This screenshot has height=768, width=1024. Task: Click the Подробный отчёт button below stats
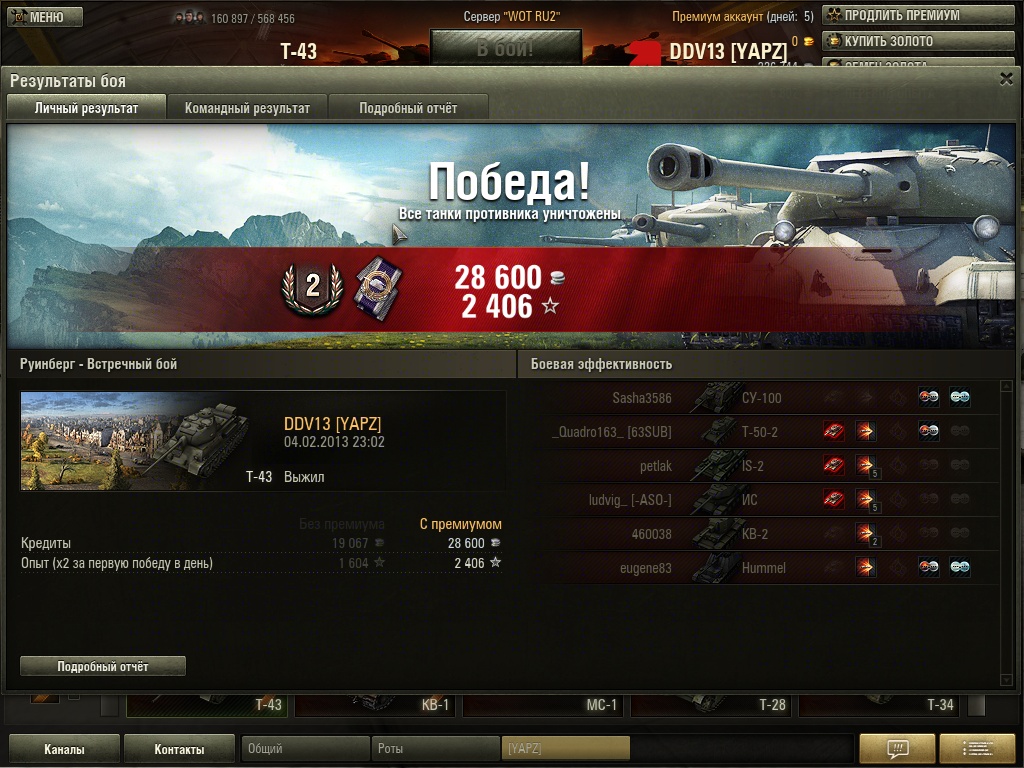pos(103,666)
